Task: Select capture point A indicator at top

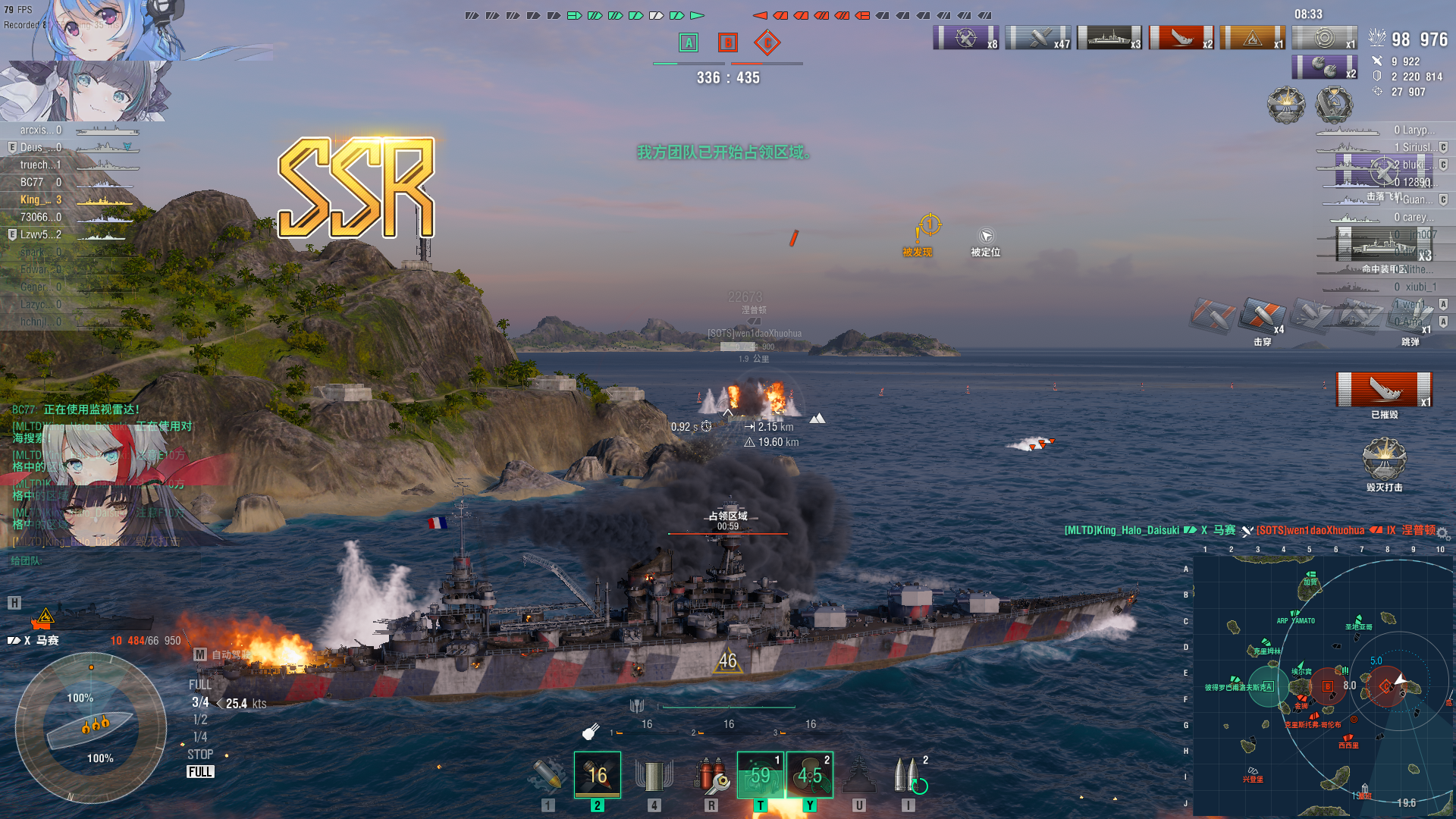Action: point(689,42)
